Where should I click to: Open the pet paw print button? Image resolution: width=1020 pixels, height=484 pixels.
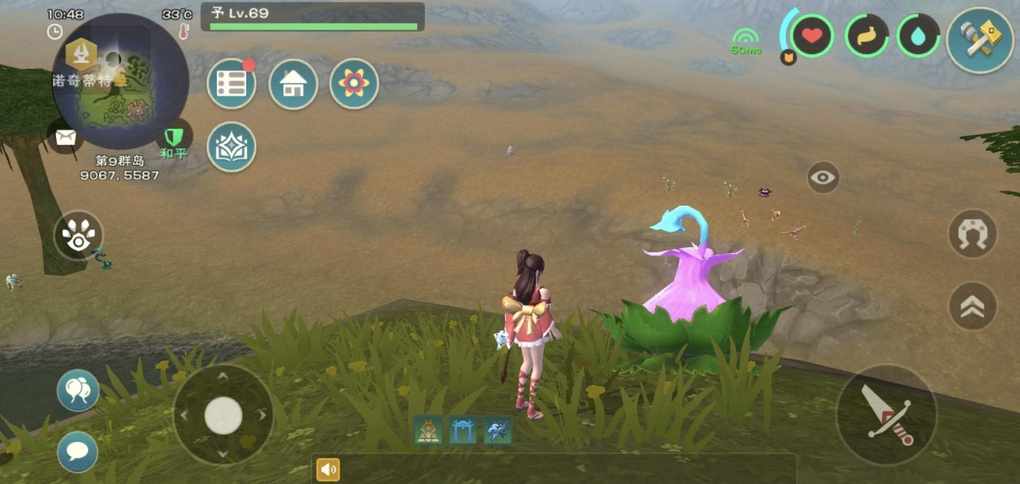(78, 236)
